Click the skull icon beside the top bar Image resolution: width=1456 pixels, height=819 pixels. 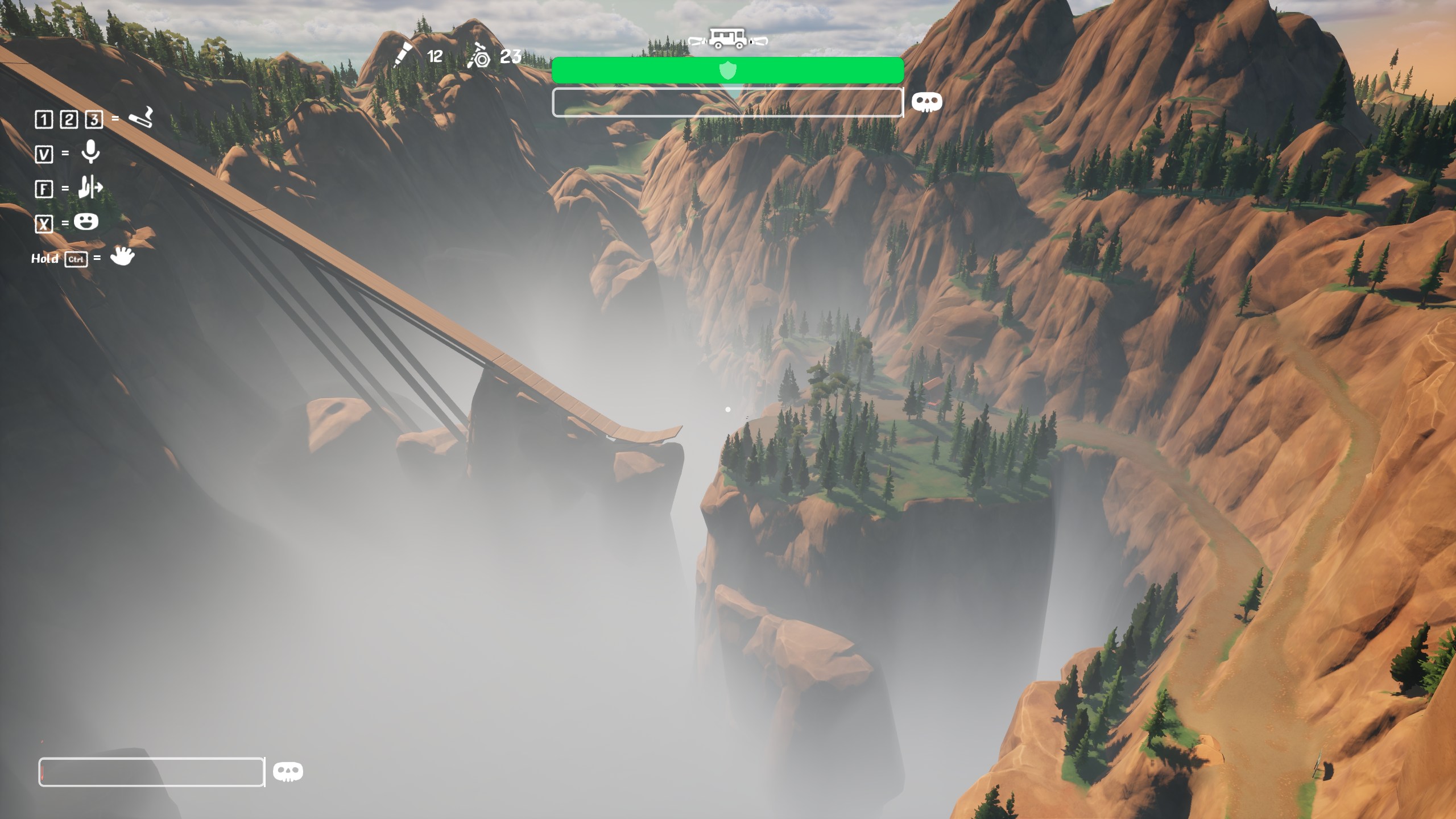(x=926, y=102)
